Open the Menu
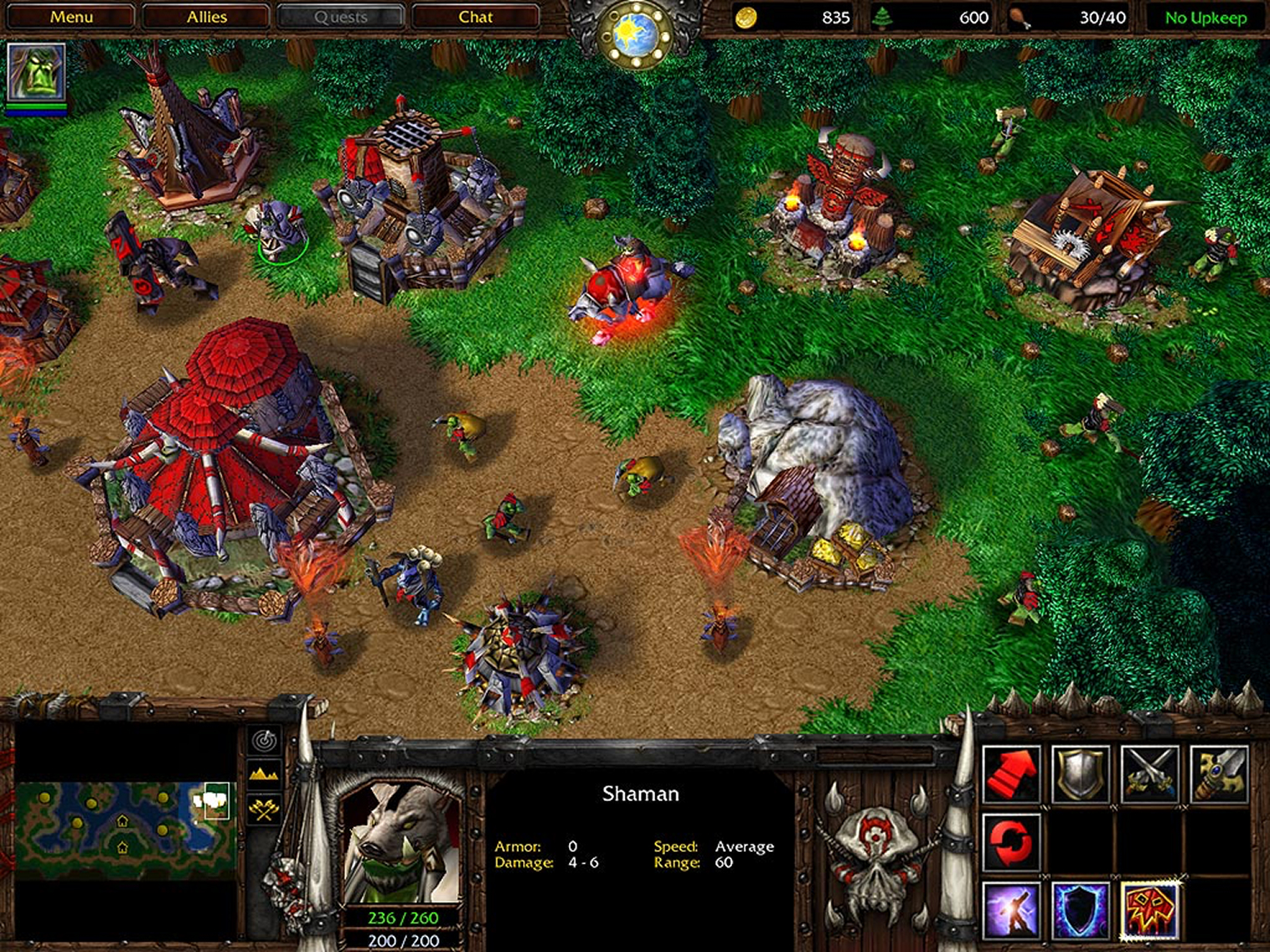Screen dimensions: 1270x952 click(72, 16)
